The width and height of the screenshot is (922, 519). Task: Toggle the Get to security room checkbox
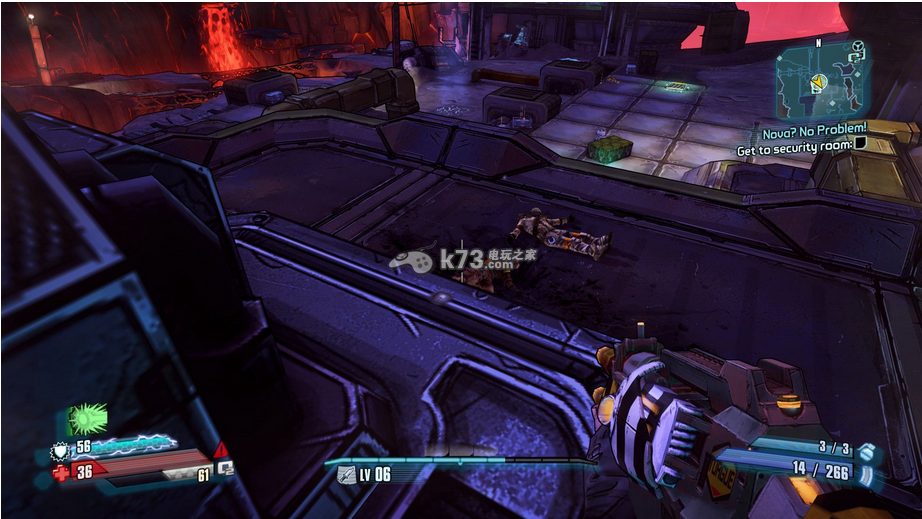click(x=860, y=145)
